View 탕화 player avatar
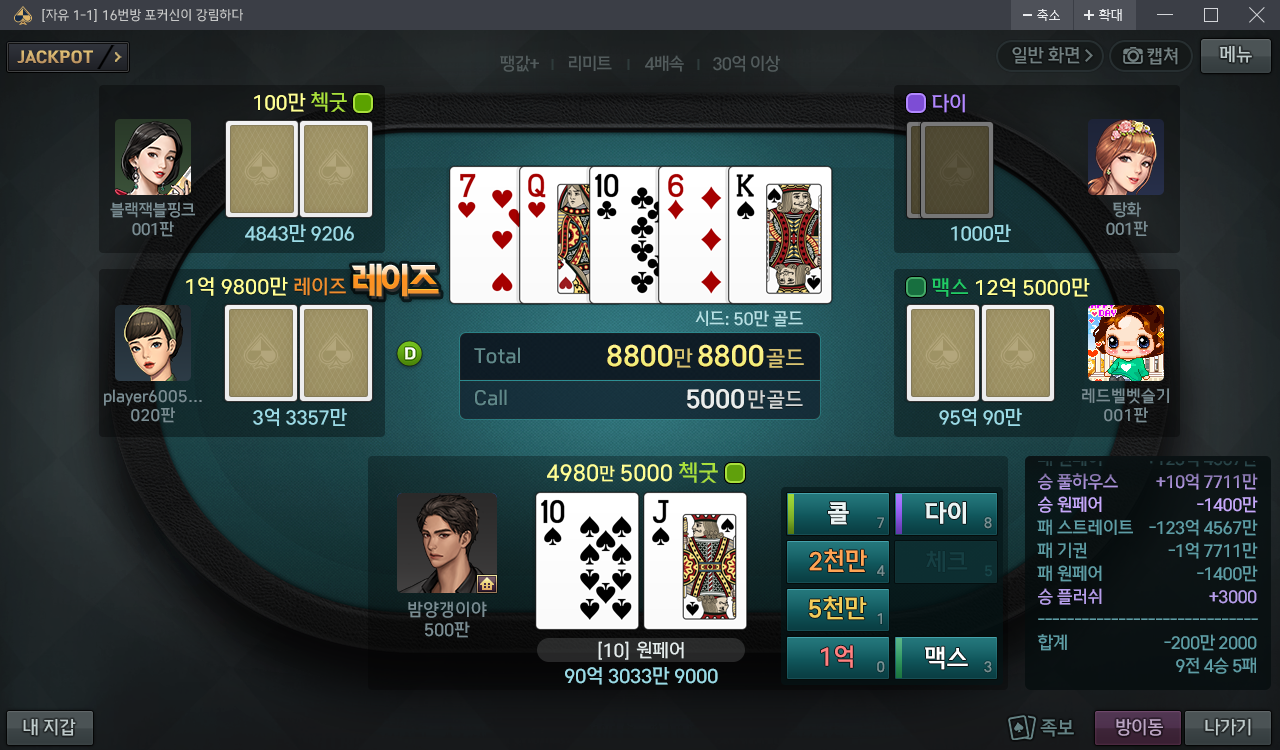Screen dimensions: 1280x750 [1125, 157]
